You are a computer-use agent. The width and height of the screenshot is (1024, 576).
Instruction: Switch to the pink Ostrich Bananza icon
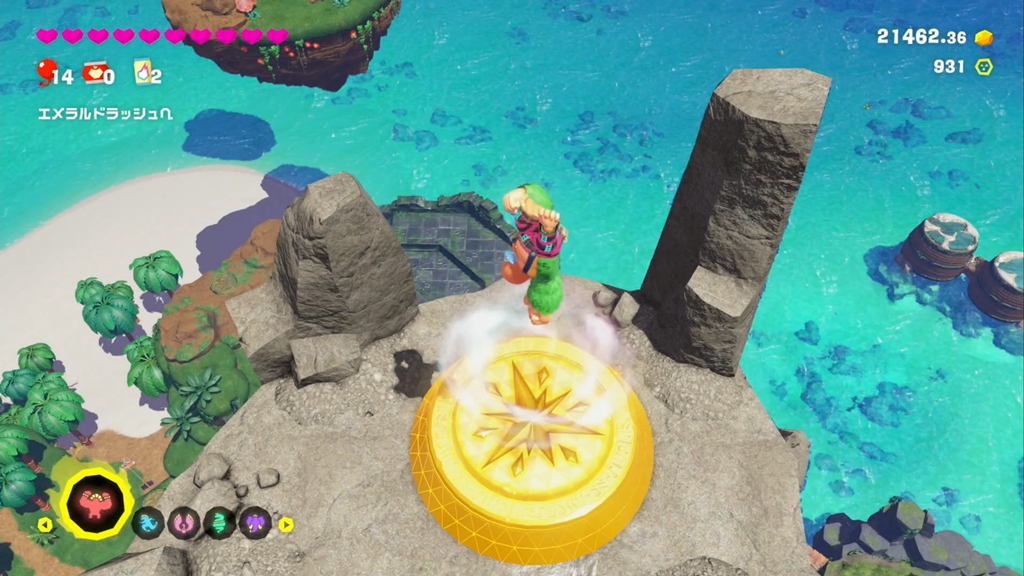pyautogui.click(x=184, y=522)
